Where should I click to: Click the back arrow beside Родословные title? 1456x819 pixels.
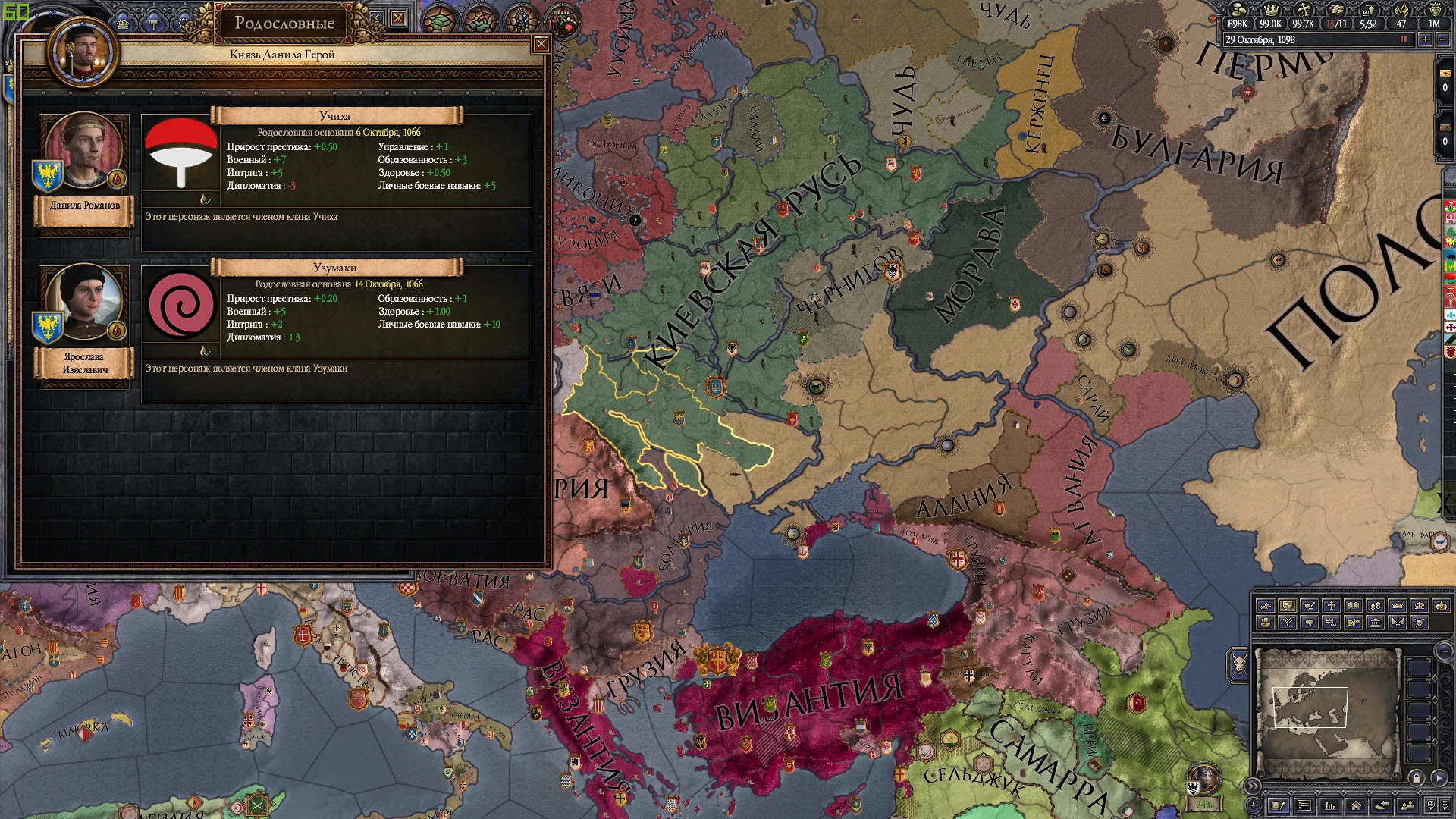(377, 19)
